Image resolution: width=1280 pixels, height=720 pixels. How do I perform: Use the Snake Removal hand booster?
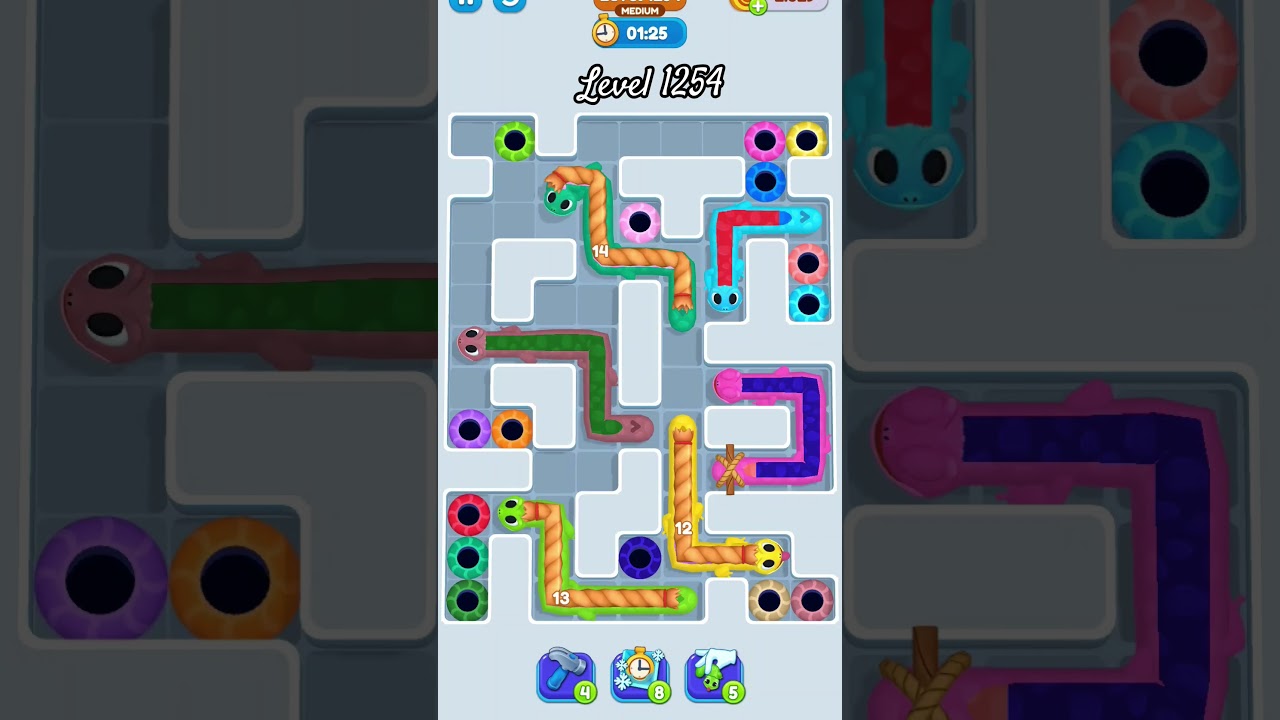click(x=713, y=673)
